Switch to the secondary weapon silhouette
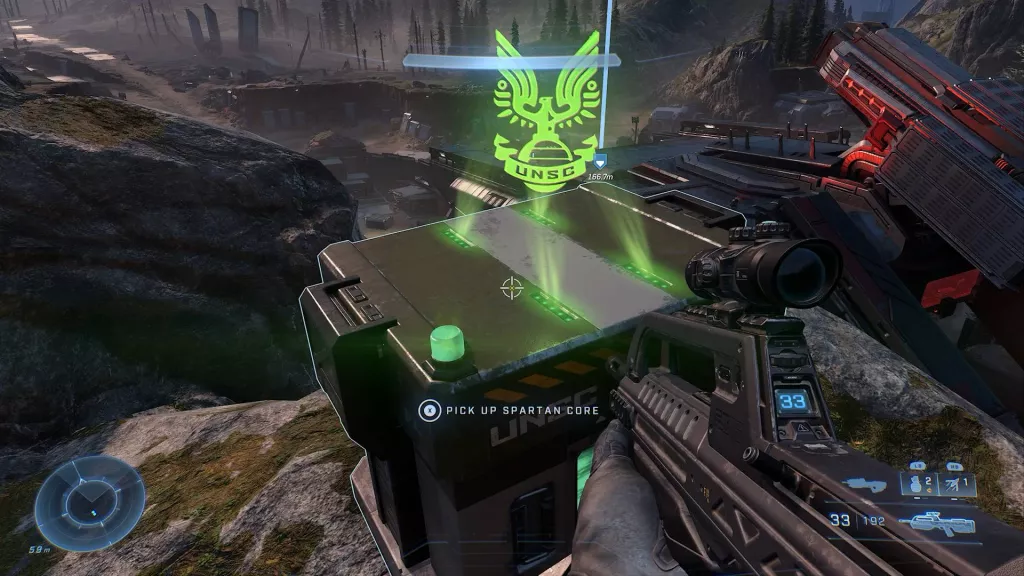The width and height of the screenshot is (1024, 576). (x=865, y=486)
